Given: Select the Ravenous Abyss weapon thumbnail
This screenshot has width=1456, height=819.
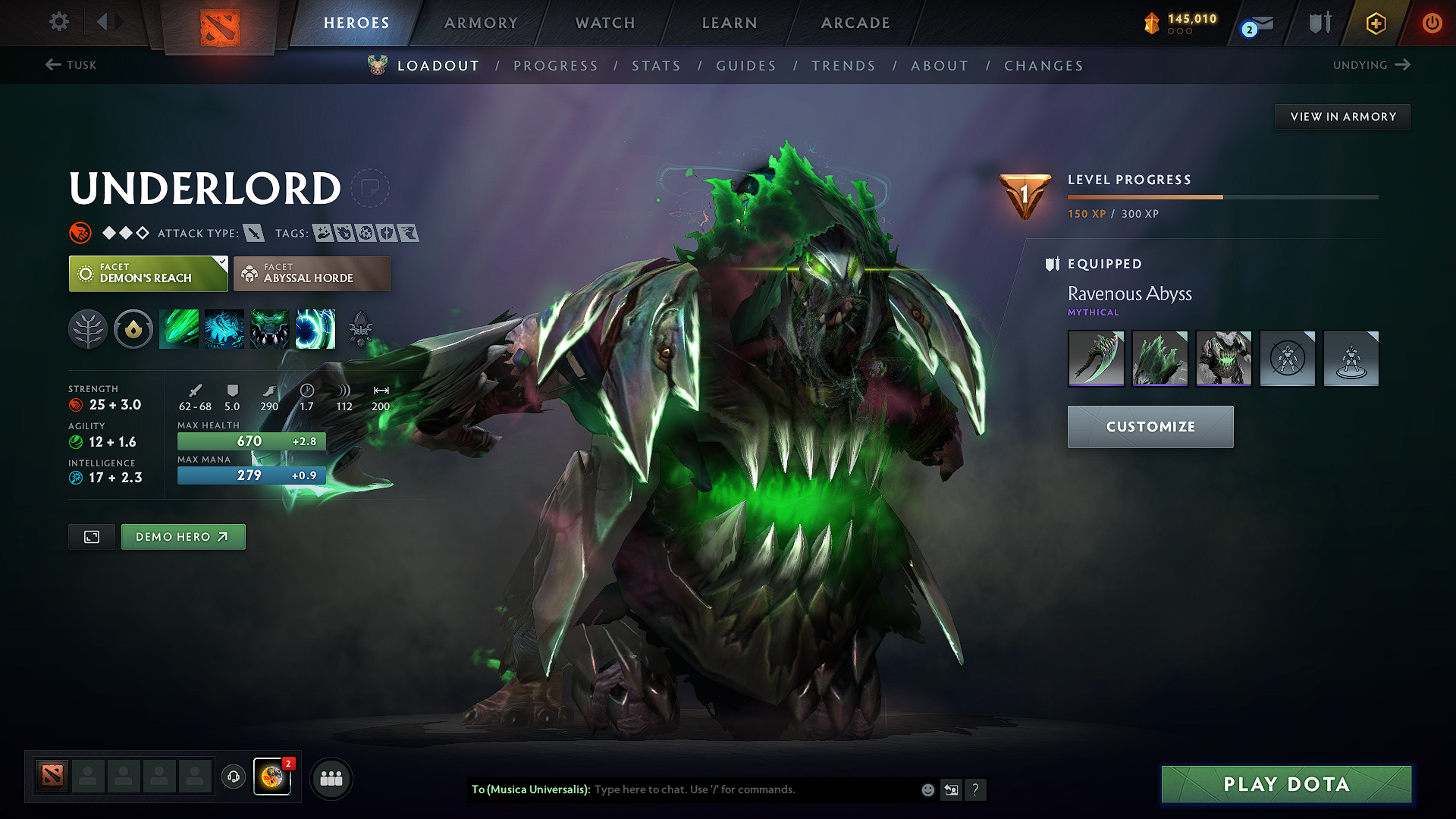Looking at the screenshot, I should click(1096, 358).
